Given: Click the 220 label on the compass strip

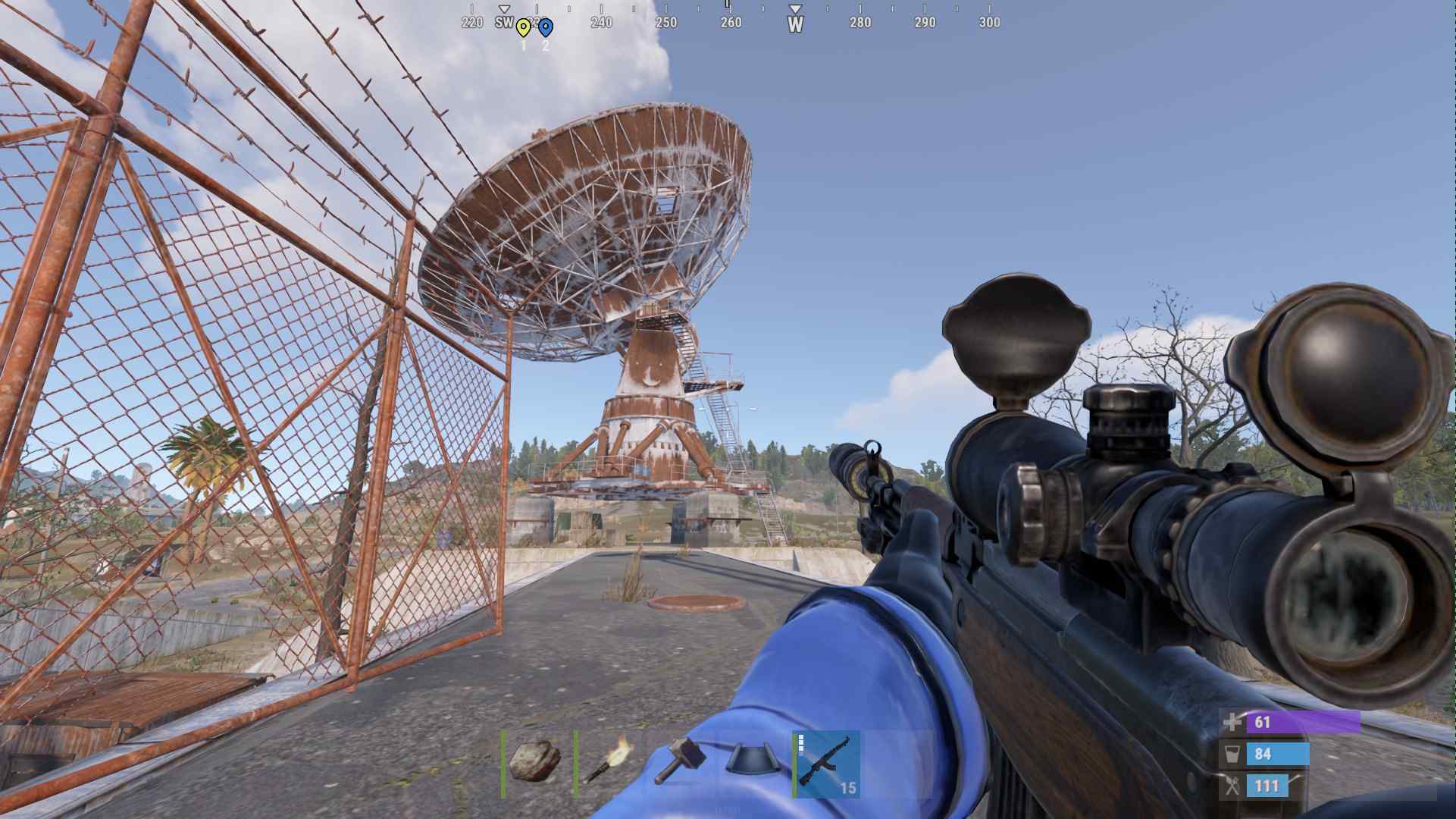Looking at the screenshot, I should pyautogui.click(x=473, y=23).
